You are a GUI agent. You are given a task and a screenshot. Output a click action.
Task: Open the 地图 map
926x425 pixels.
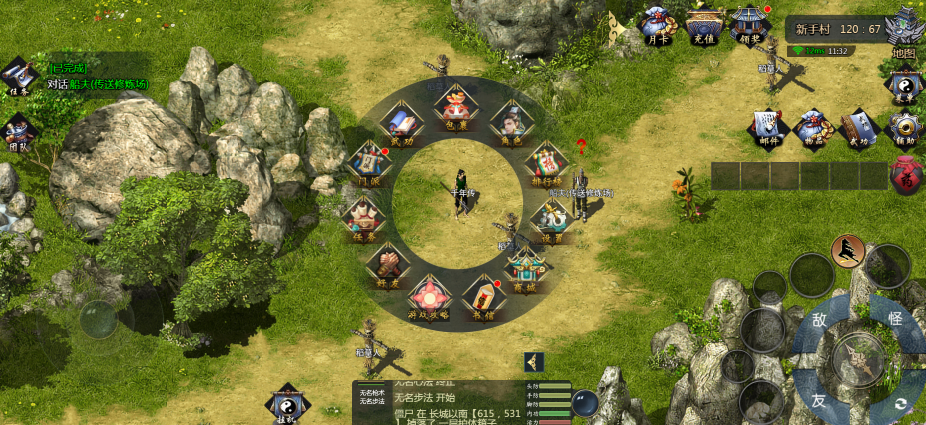(905, 30)
